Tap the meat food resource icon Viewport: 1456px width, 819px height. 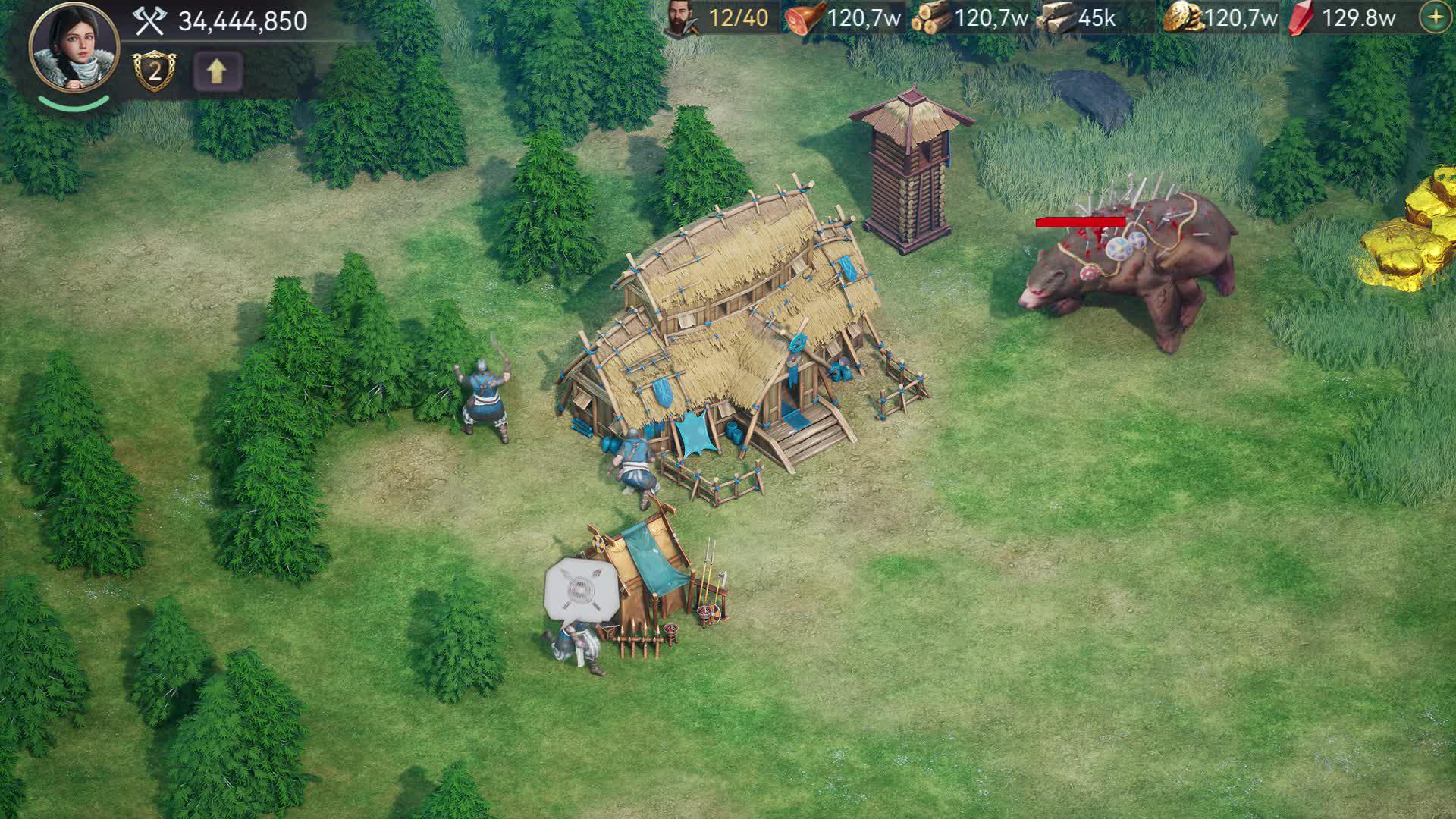pyautogui.click(x=805, y=17)
